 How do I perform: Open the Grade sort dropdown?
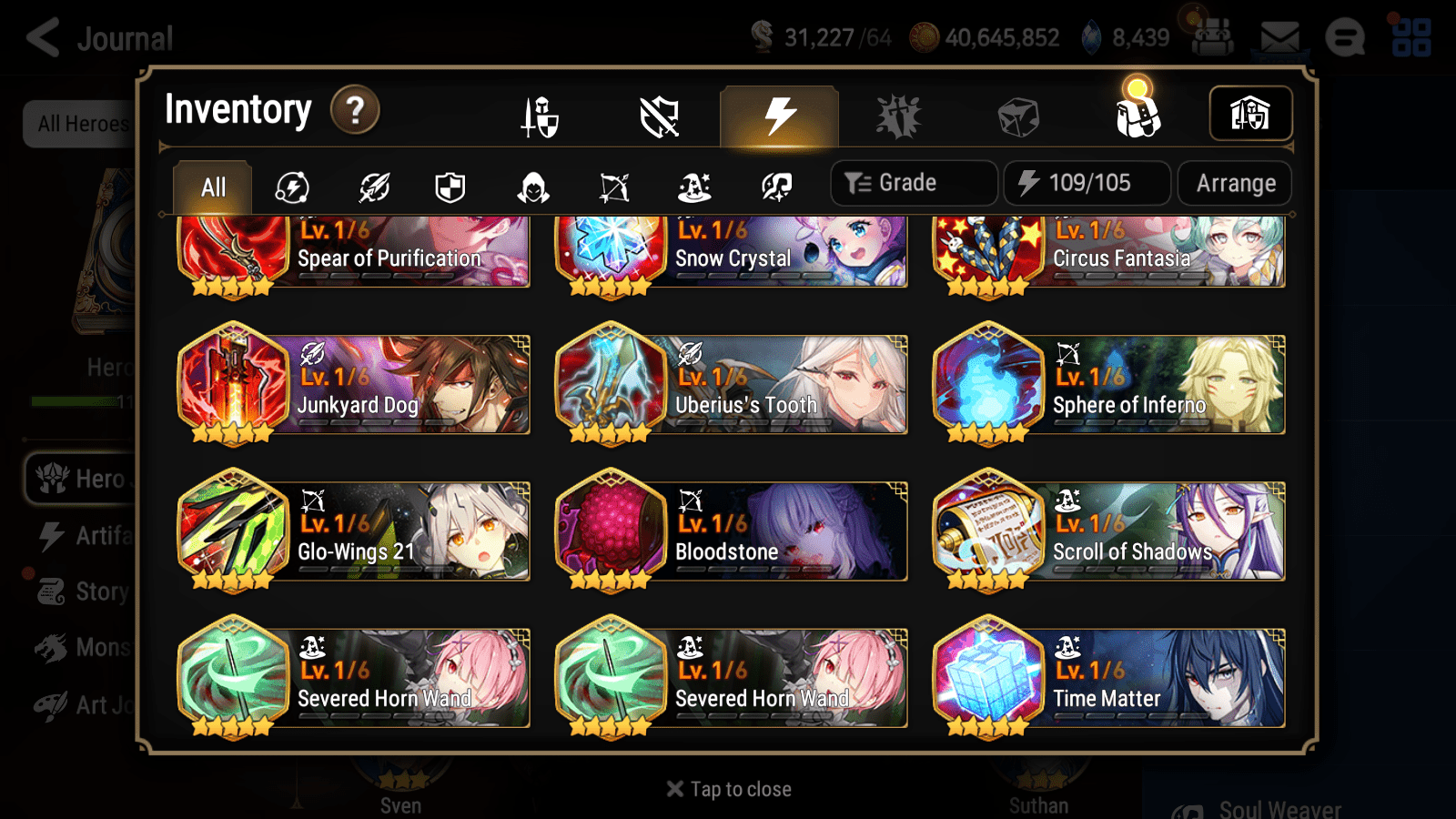(x=913, y=182)
